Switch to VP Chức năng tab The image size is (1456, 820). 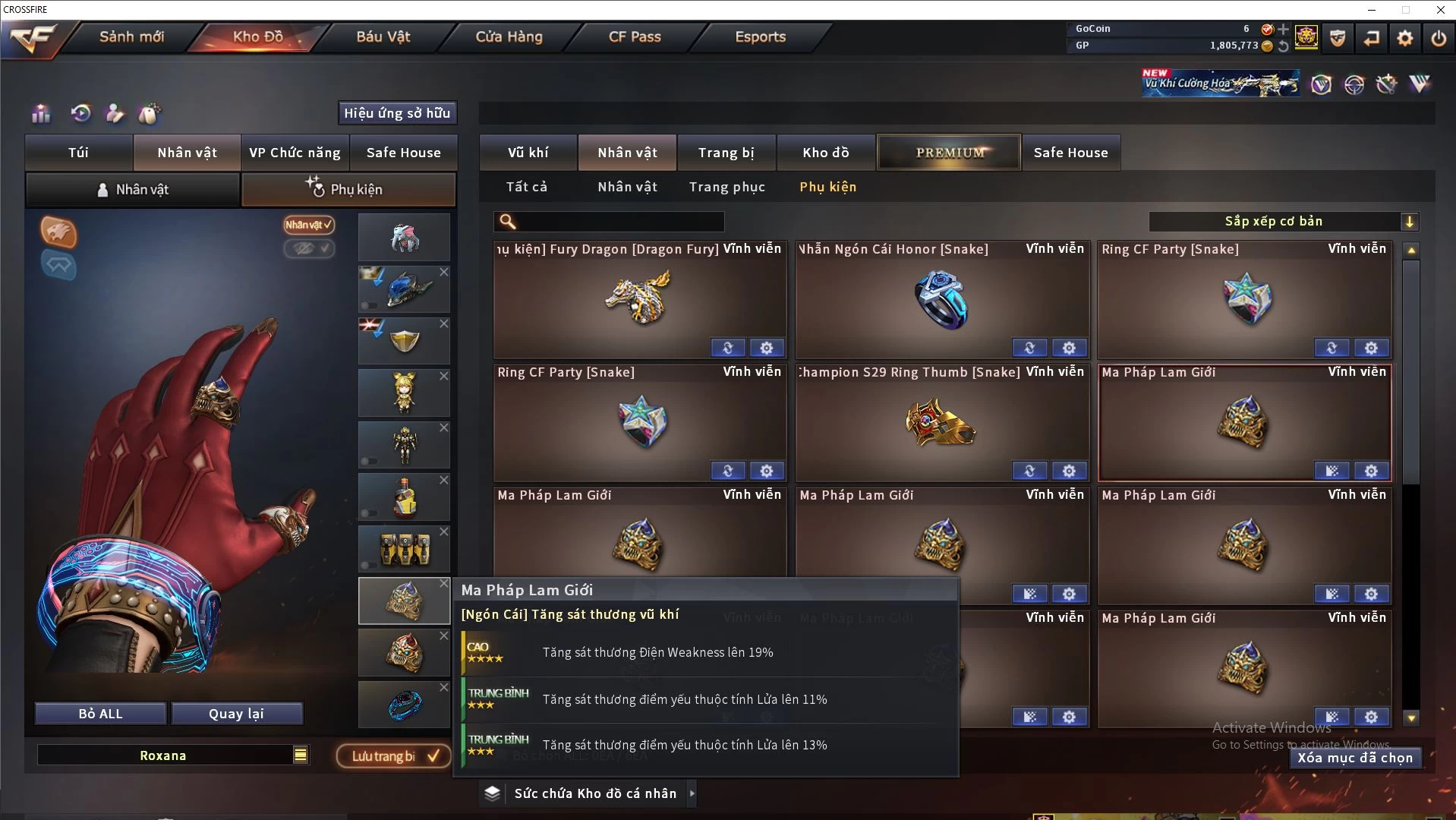(295, 153)
